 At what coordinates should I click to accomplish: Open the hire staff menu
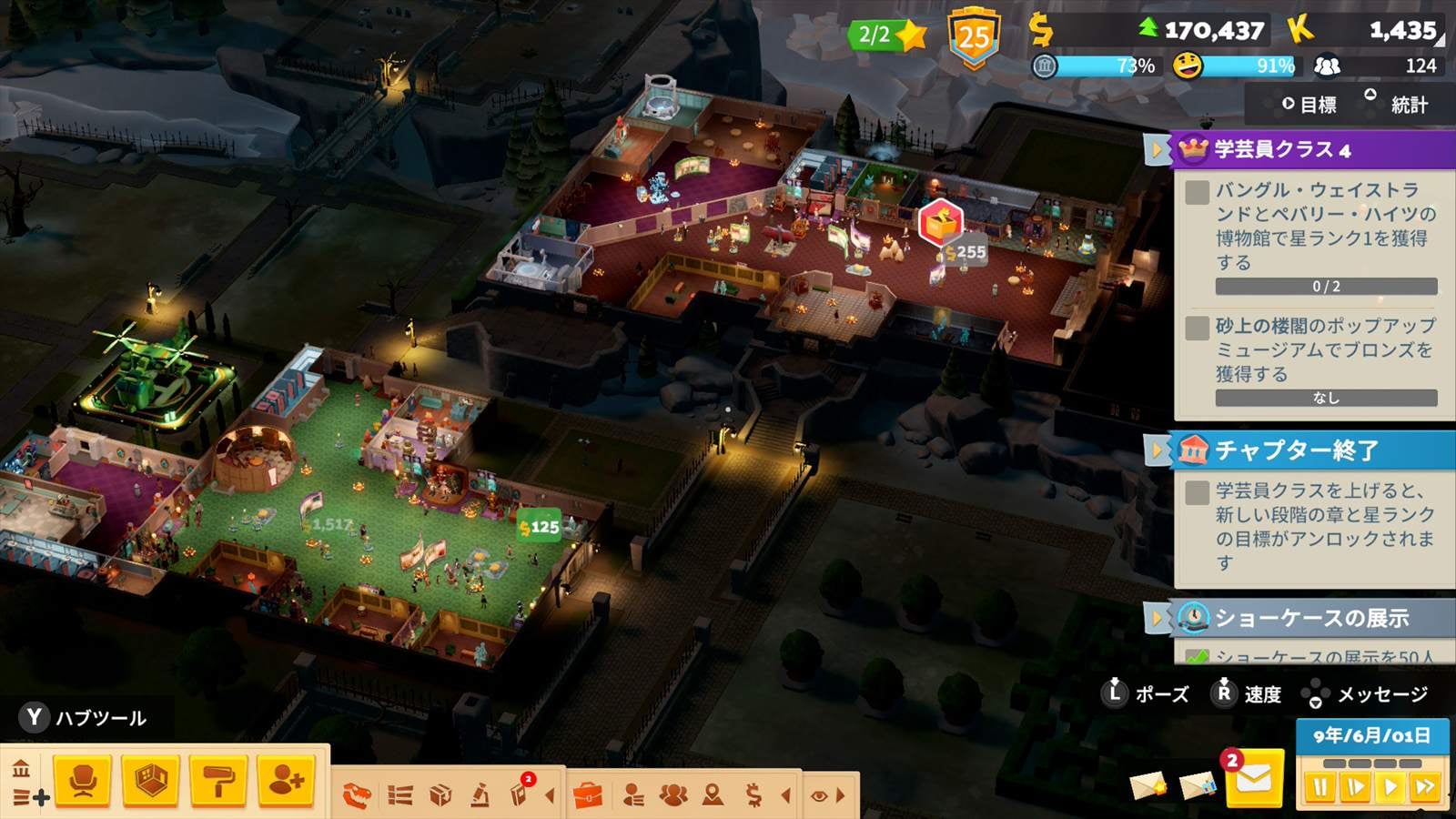286,781
